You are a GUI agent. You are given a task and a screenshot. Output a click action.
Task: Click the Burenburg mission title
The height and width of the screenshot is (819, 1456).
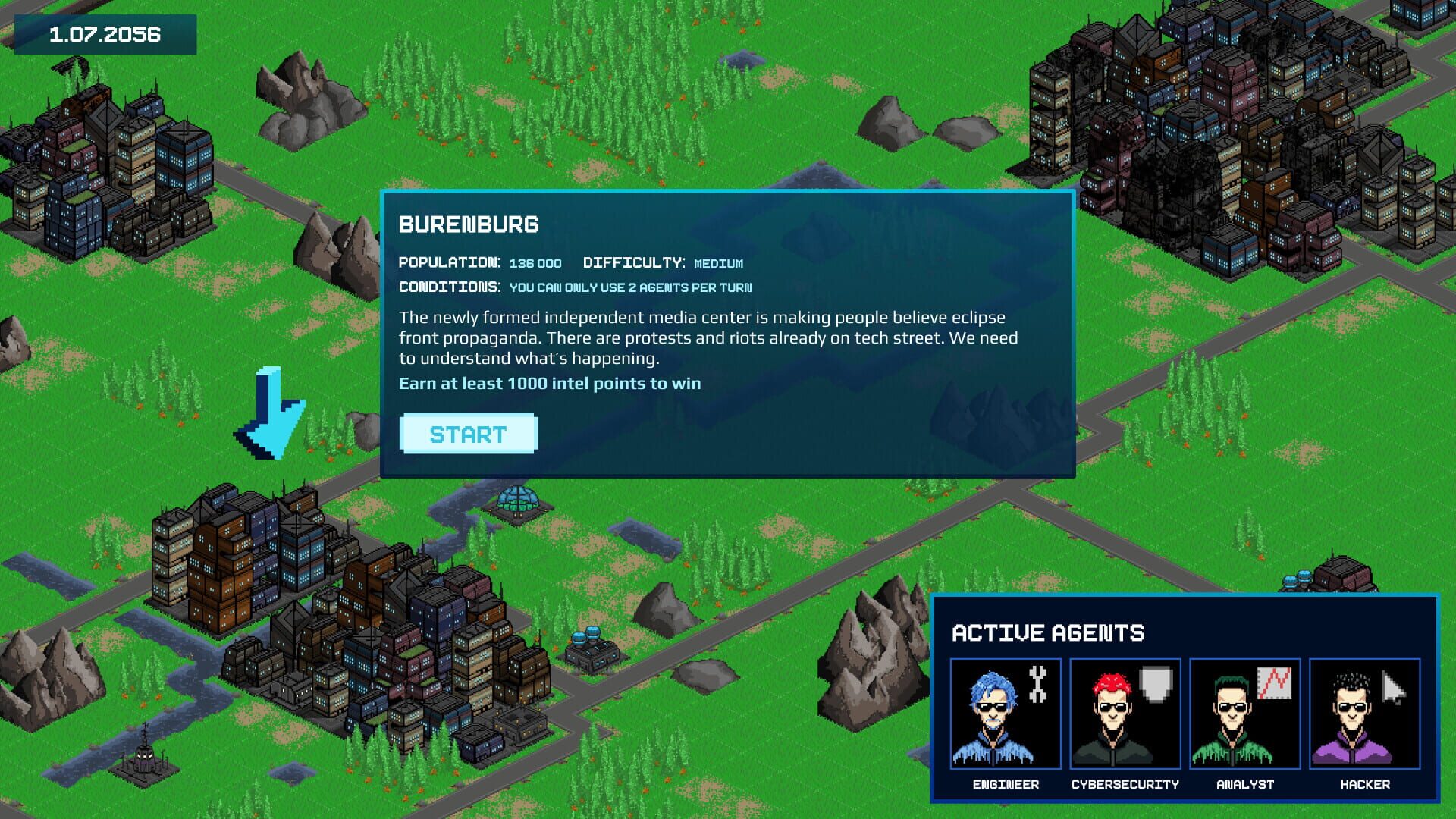point(469,225)
